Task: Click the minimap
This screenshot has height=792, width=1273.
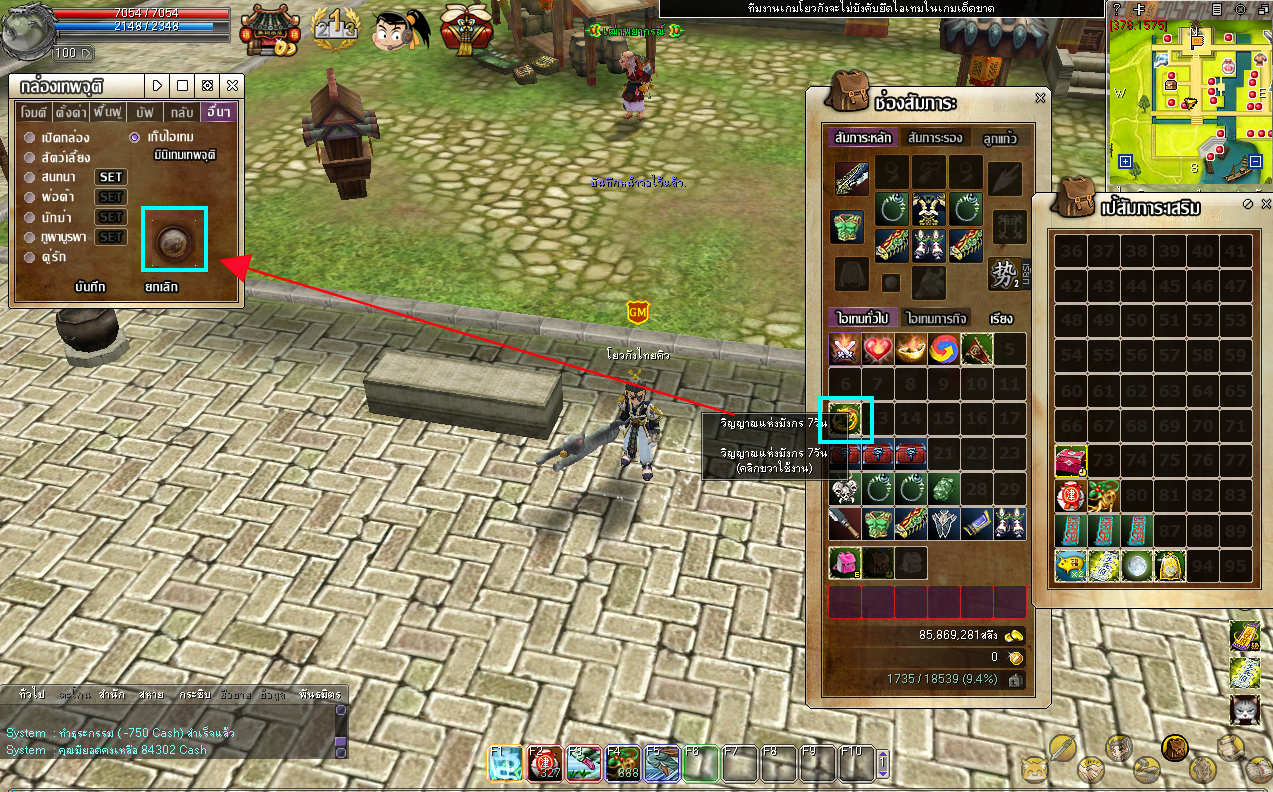Action: pyautogui.click(x=1190, y=95)
